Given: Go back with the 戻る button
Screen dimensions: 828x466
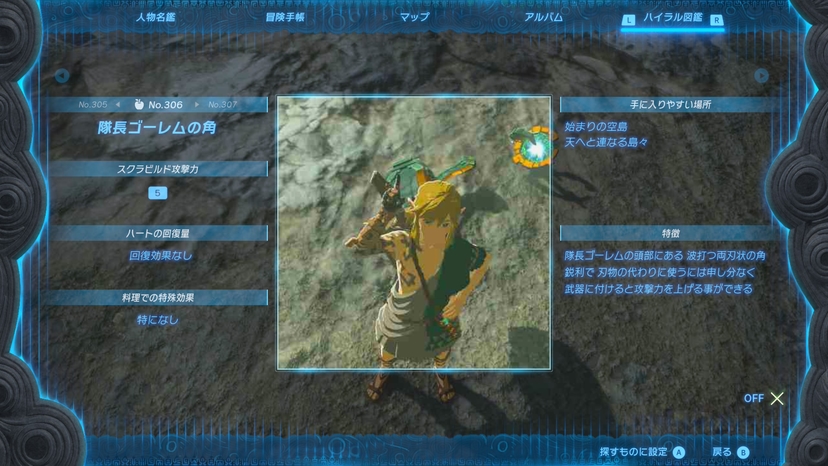Looking at the screenshot, I should pyautogui.click(x=730, y=452).
